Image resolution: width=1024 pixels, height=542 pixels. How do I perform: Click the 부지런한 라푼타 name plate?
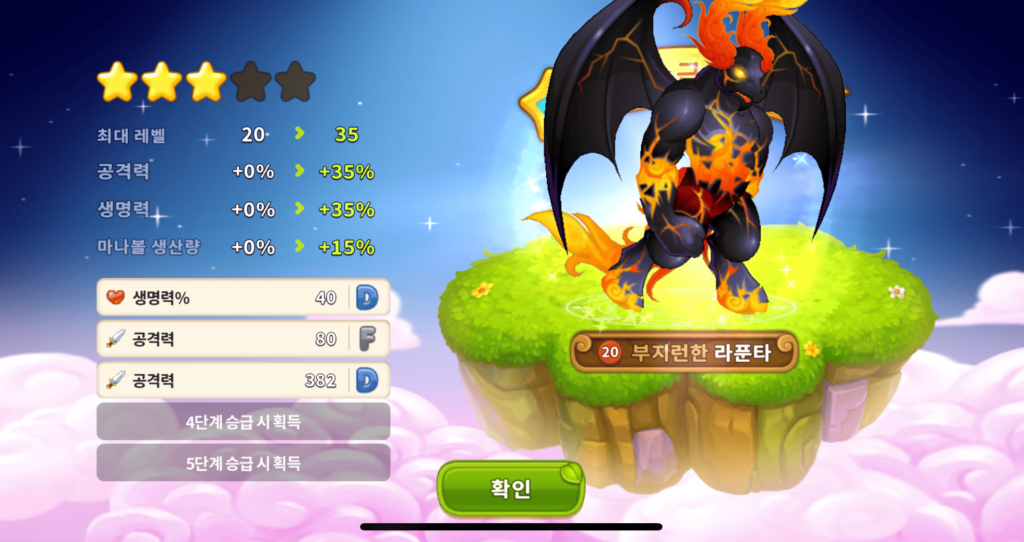[x=684, y=352]
